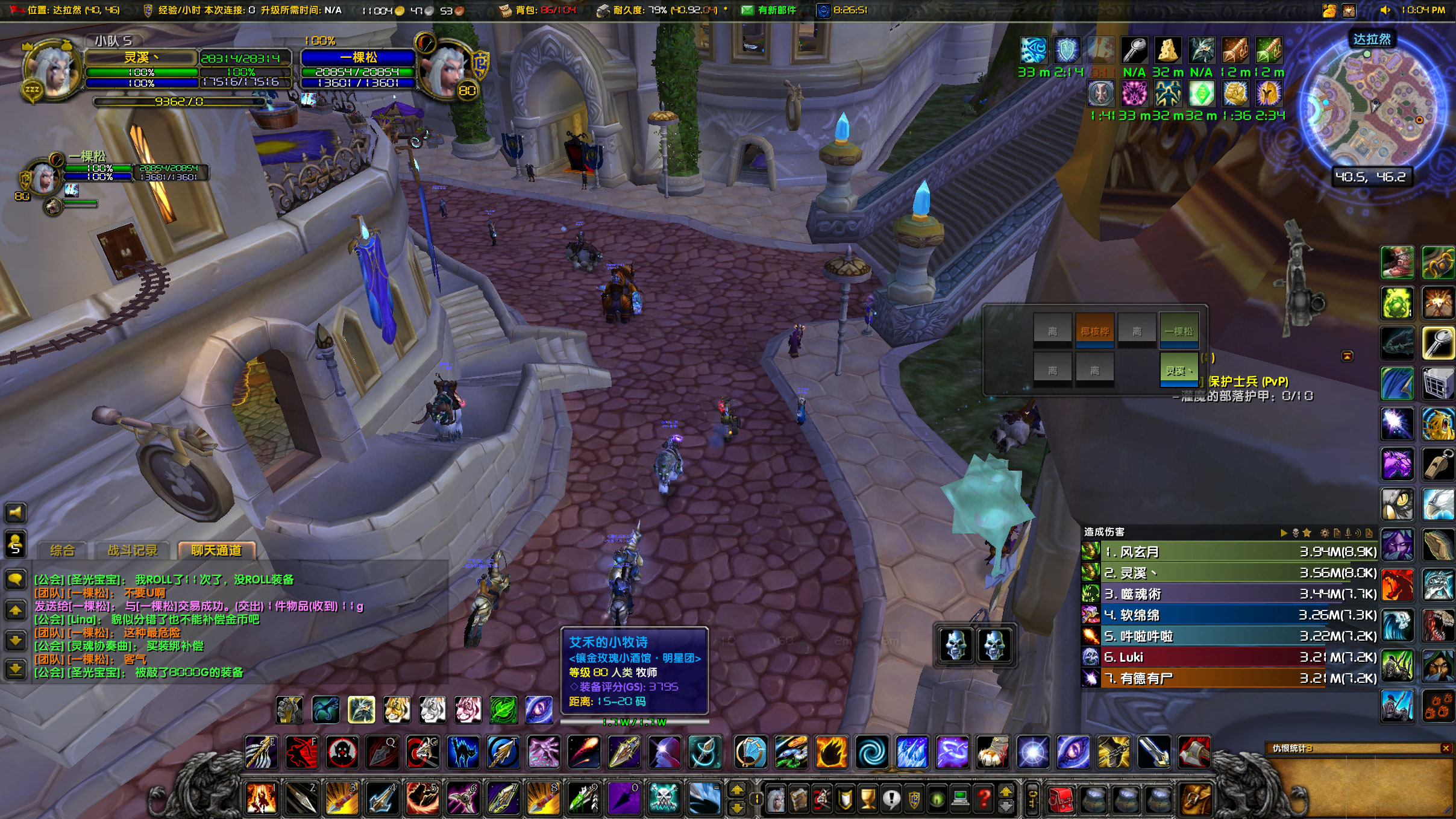This screenshot has height=819, width=1456.
Task: Click the 有新邮件 mail icon on top bar
Action: coord(747,10)
